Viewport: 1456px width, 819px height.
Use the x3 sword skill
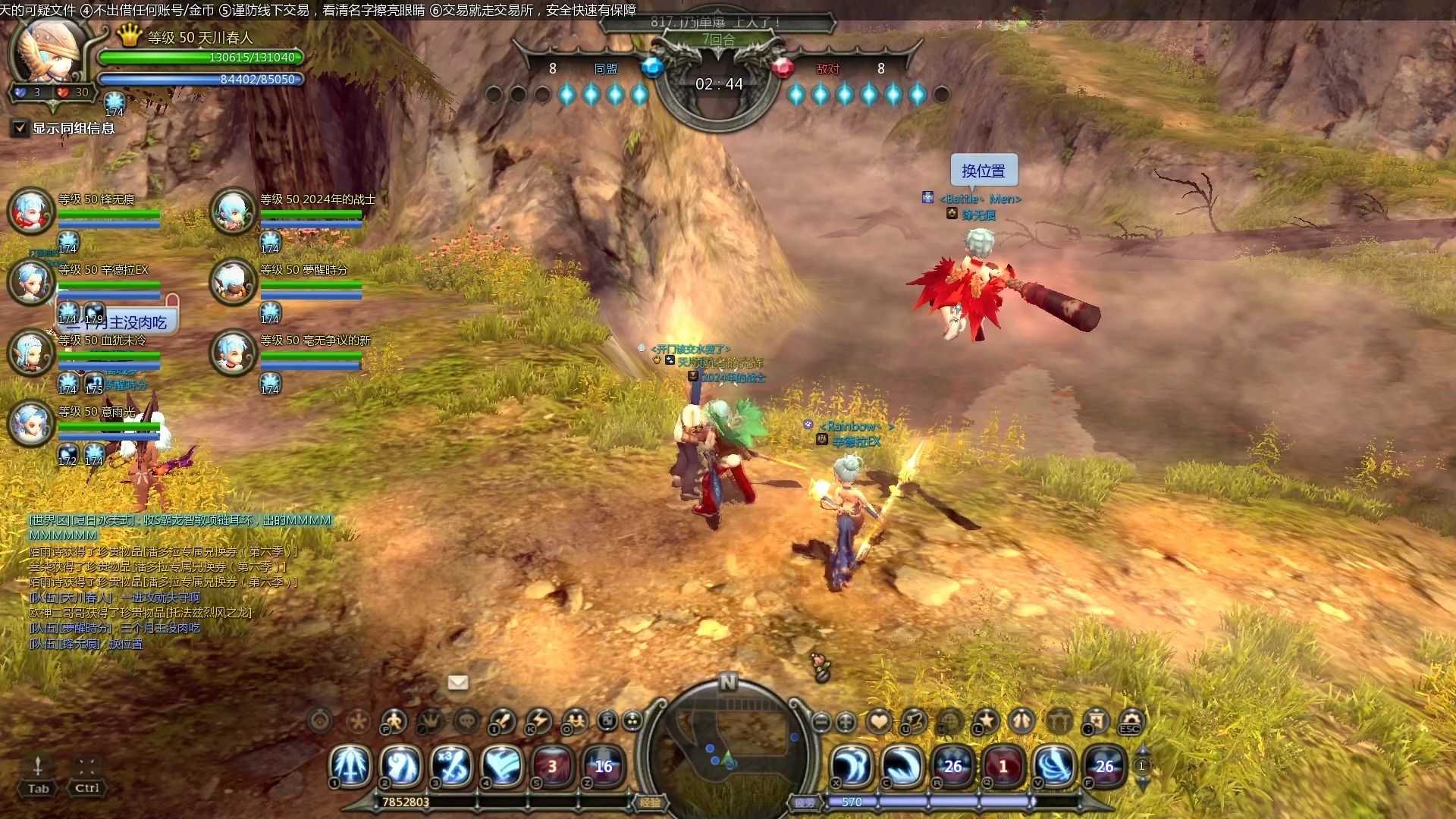453,766
